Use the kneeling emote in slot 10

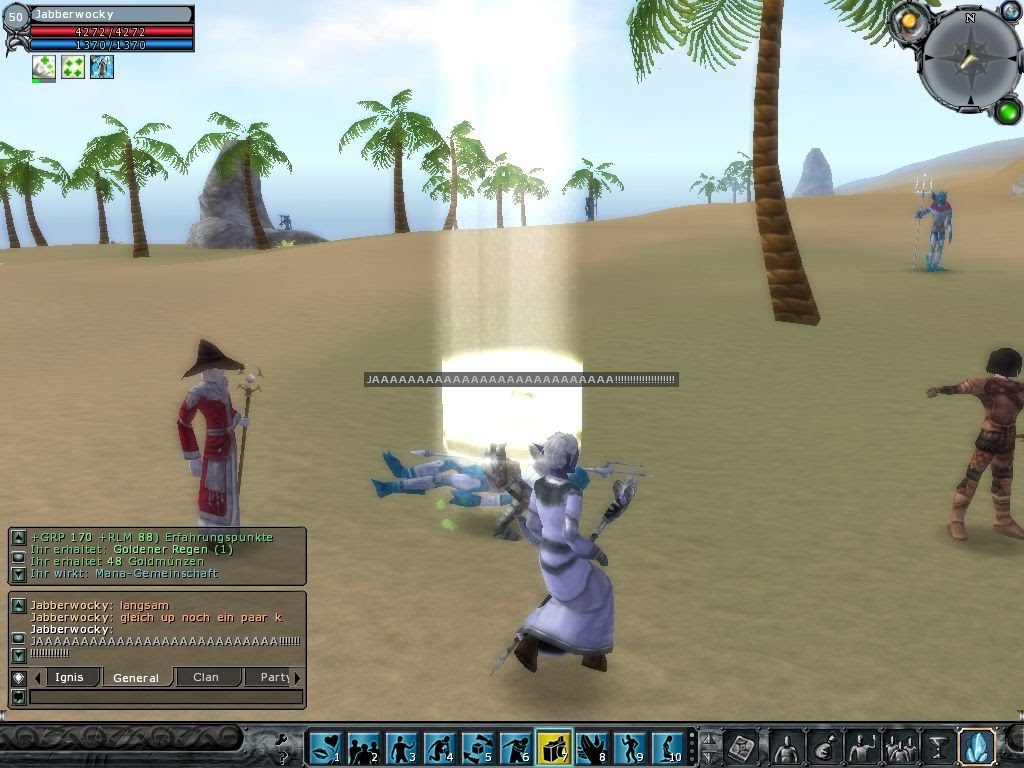(x=667, y=747)
